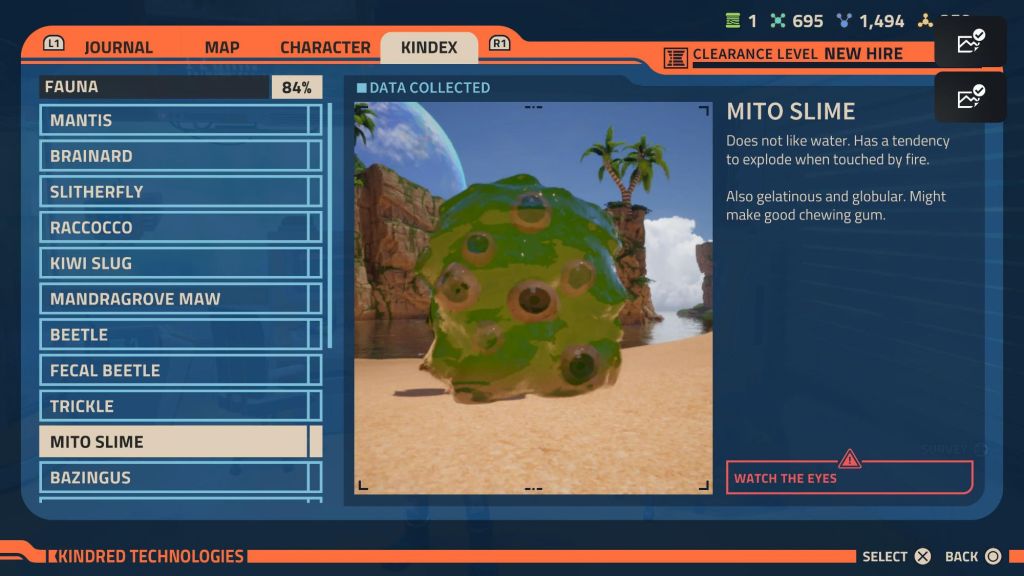
Task: Go to the Character tab
Action: tap(325, 47)
